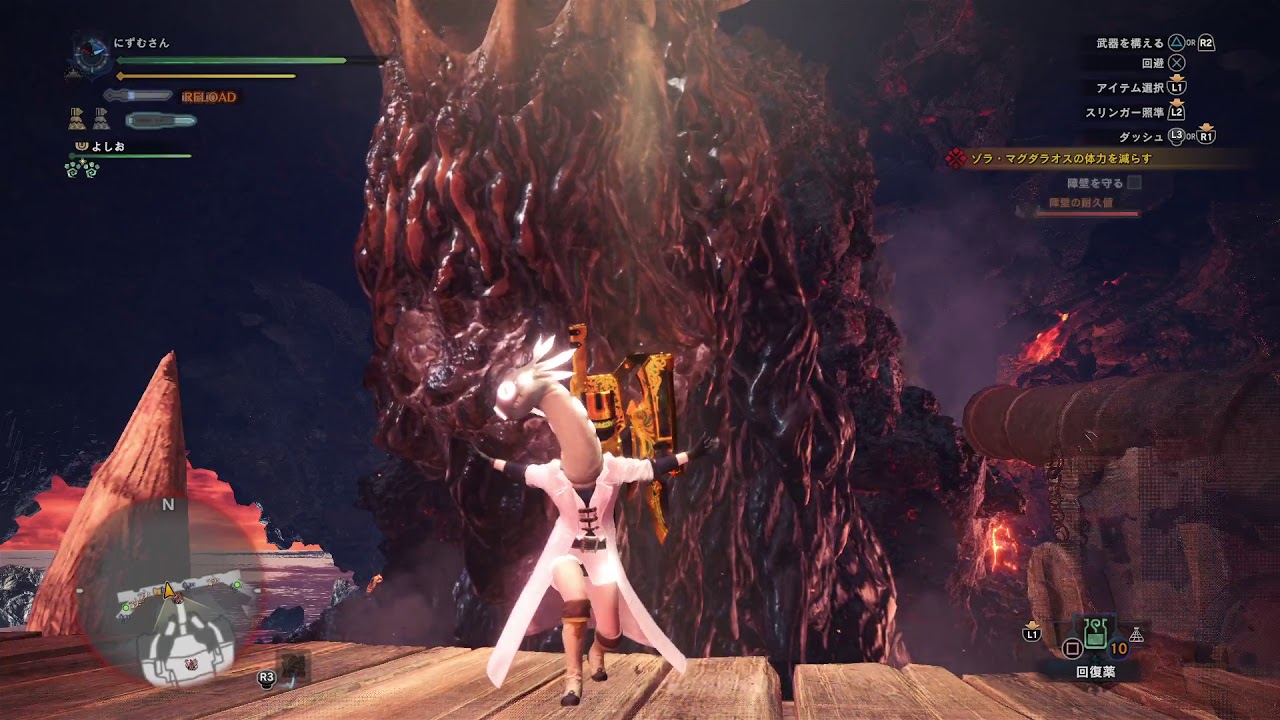Click the day-night clock icon
Screen dimensions: 1280x720
pos(92,54)
